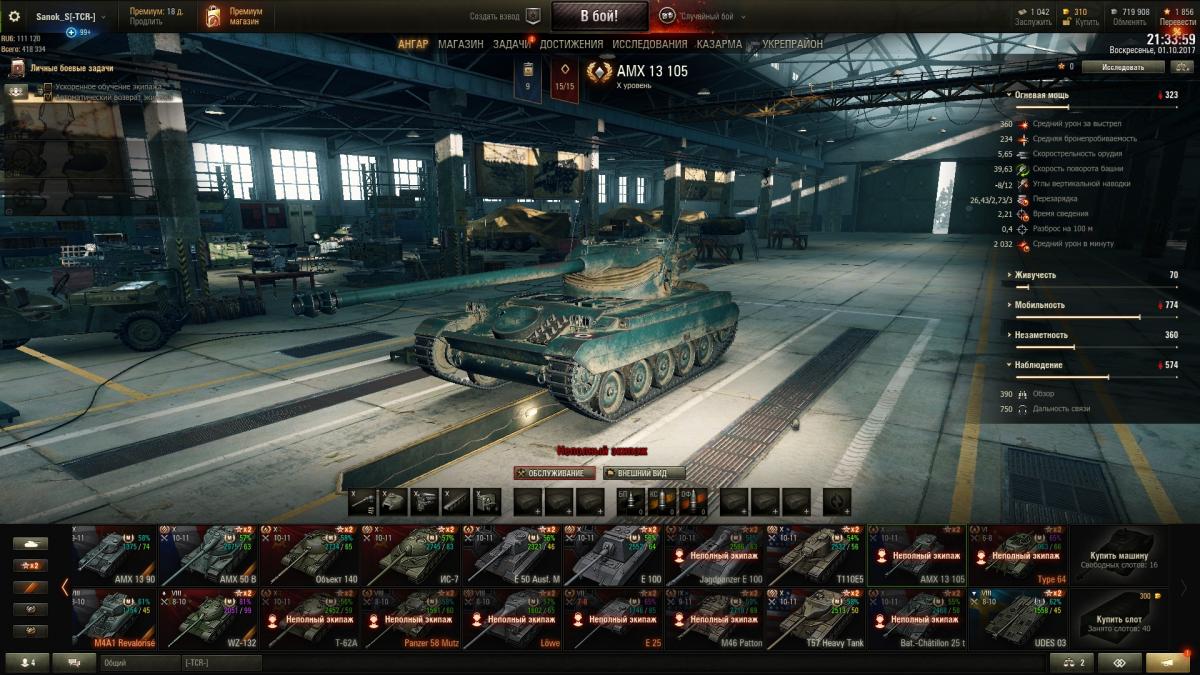1200x675 pixels.
Task: Open the 'Случайный бой' battle mode dropdown
Action: pos(710,16)
